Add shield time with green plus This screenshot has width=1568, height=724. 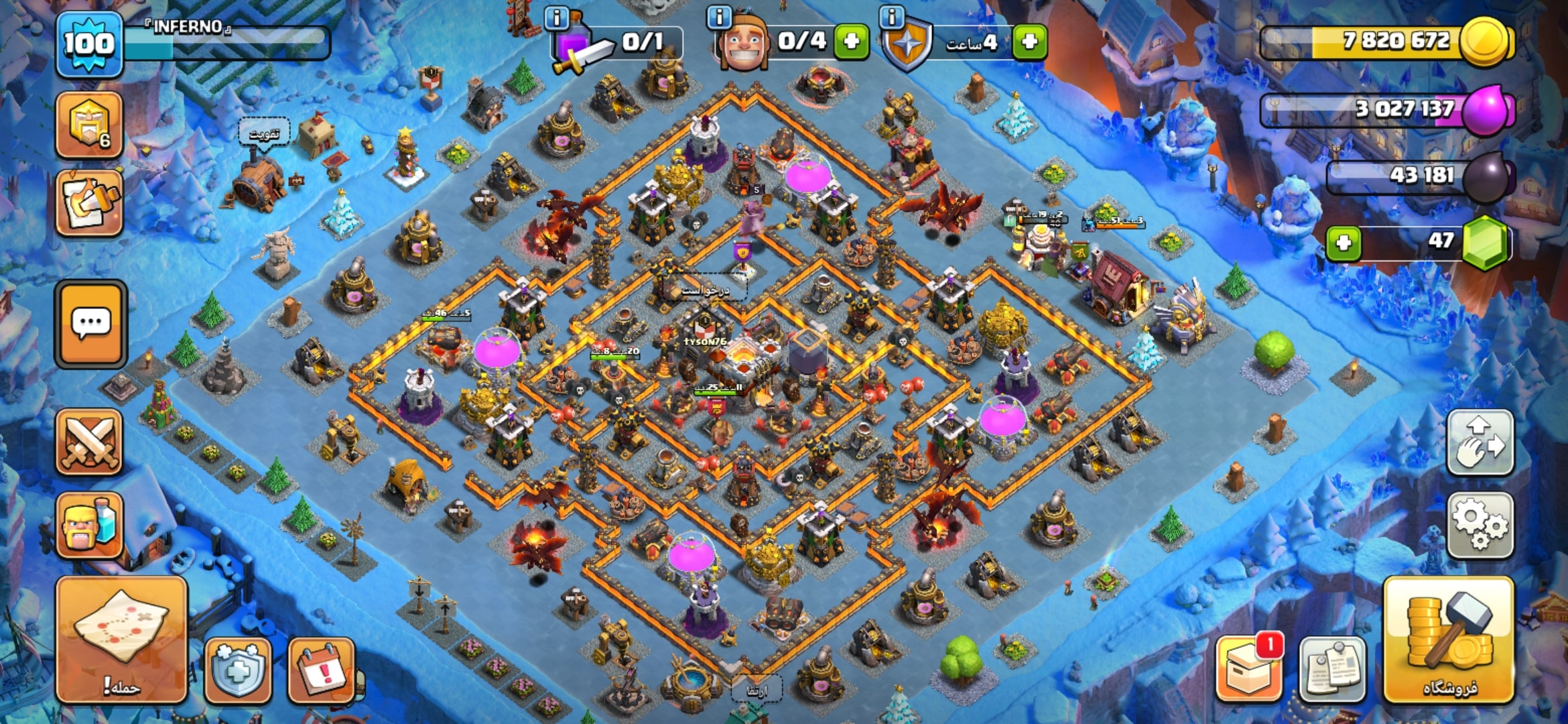[1030, 42]
